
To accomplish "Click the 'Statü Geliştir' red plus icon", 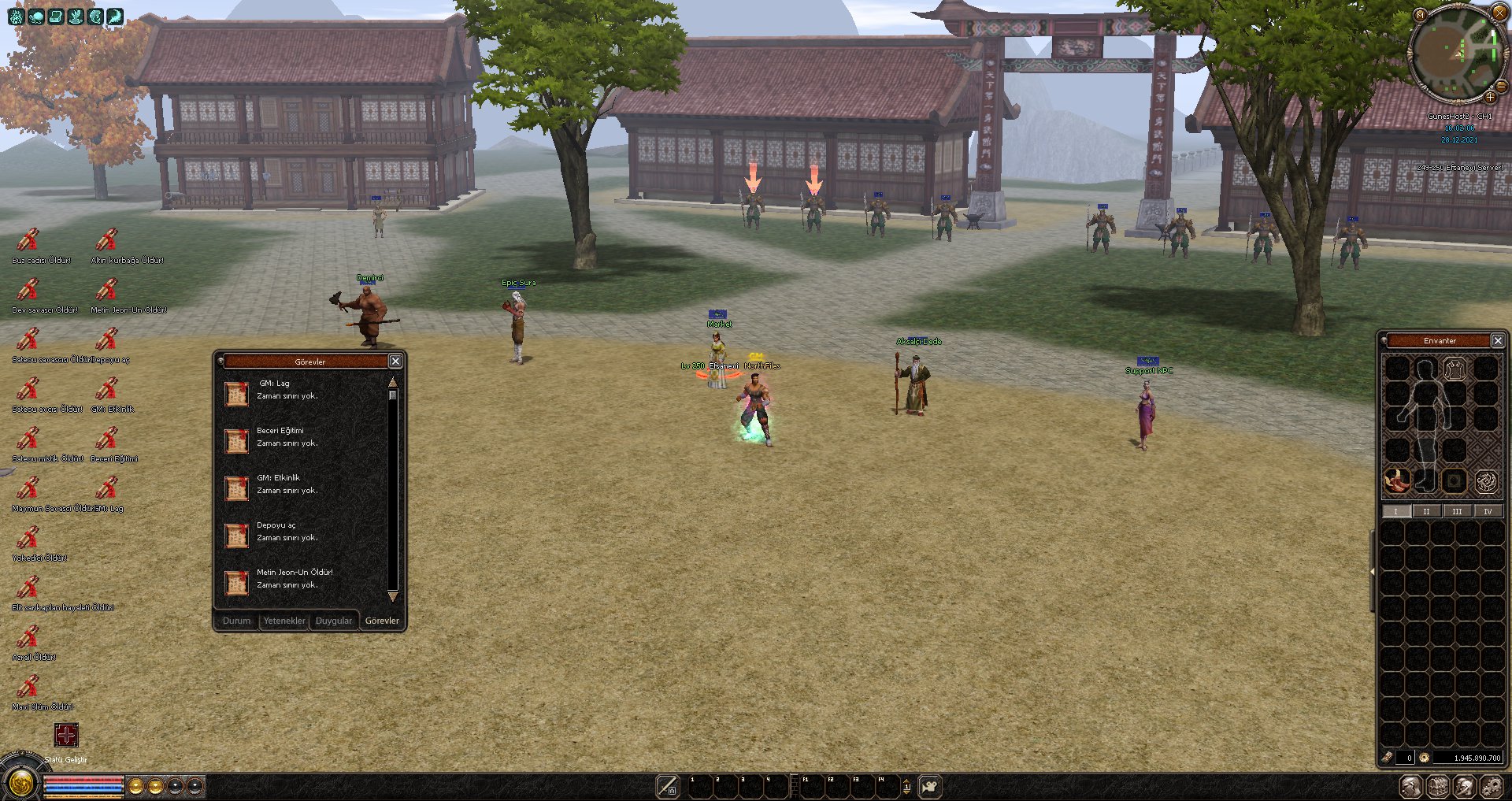I will click(x=66, y=736).
